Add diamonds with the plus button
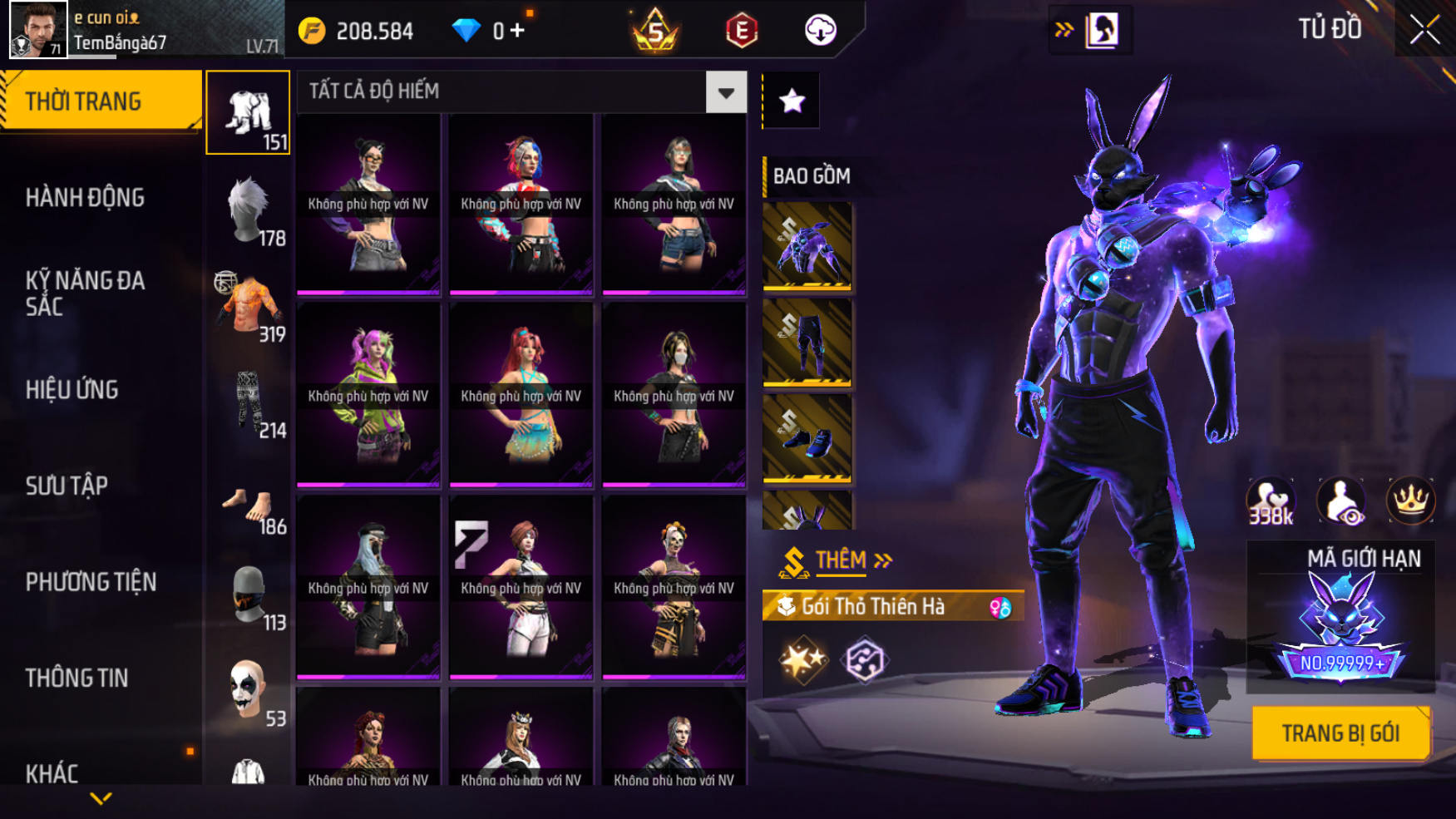 click(517, 31)
